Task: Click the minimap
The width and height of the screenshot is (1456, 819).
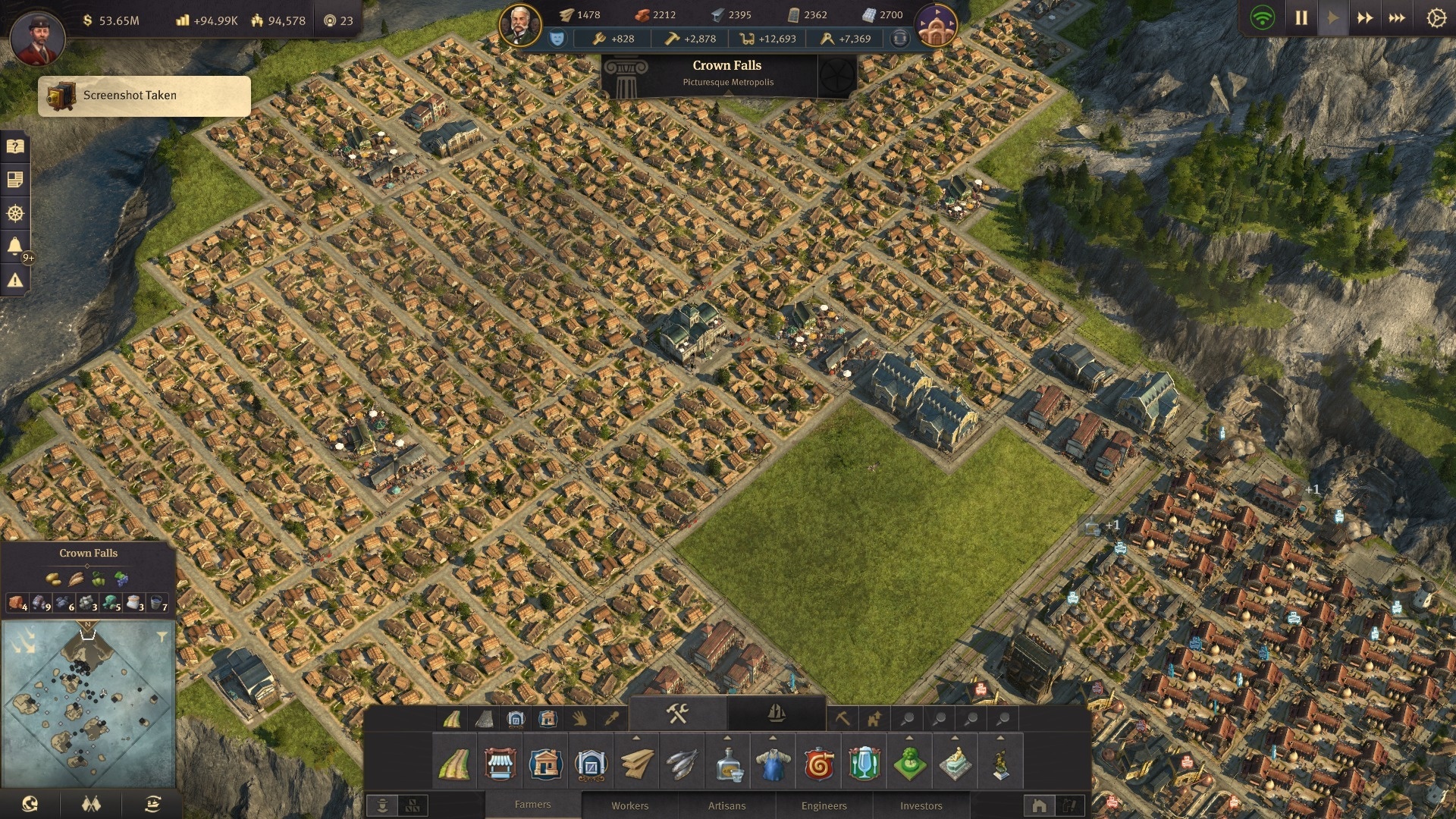Action: 88,705
